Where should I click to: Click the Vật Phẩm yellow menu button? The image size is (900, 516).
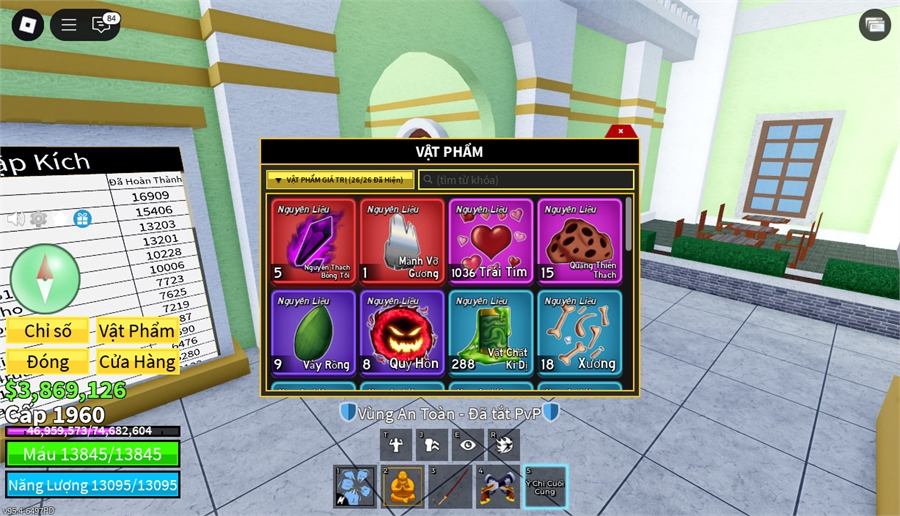click(137, 331)
